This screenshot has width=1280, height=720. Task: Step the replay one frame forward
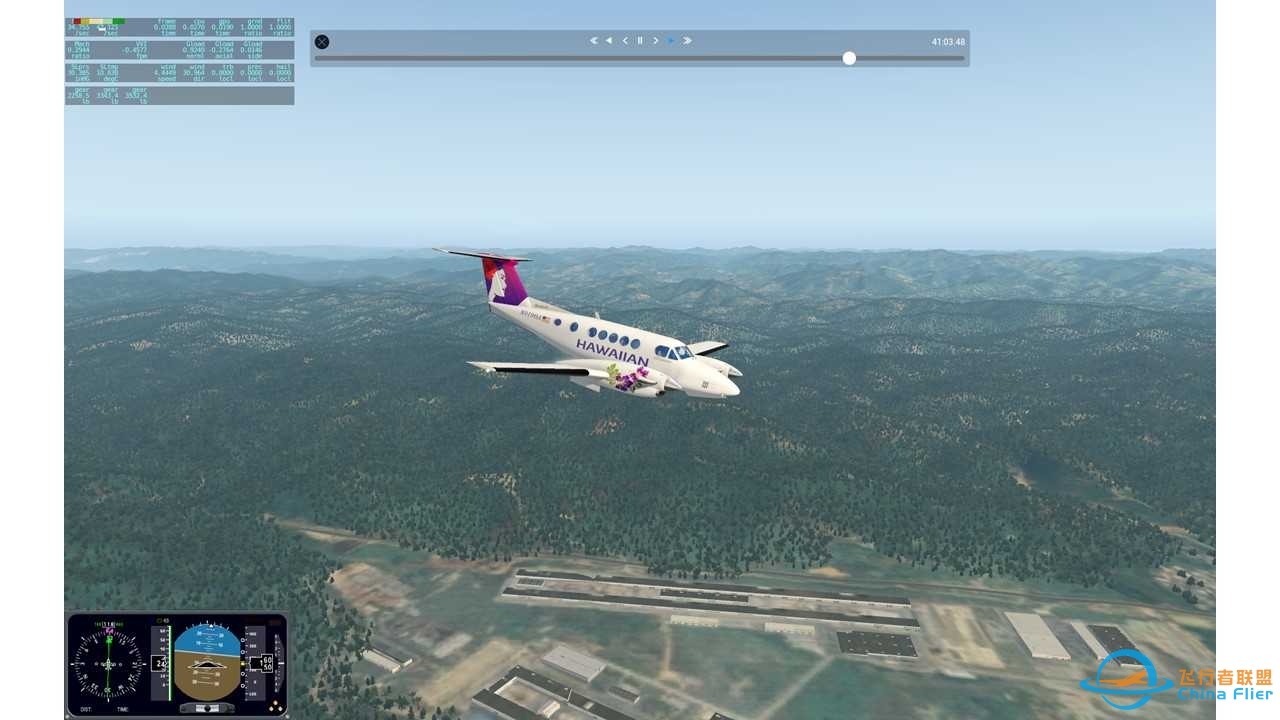(655, 41)
